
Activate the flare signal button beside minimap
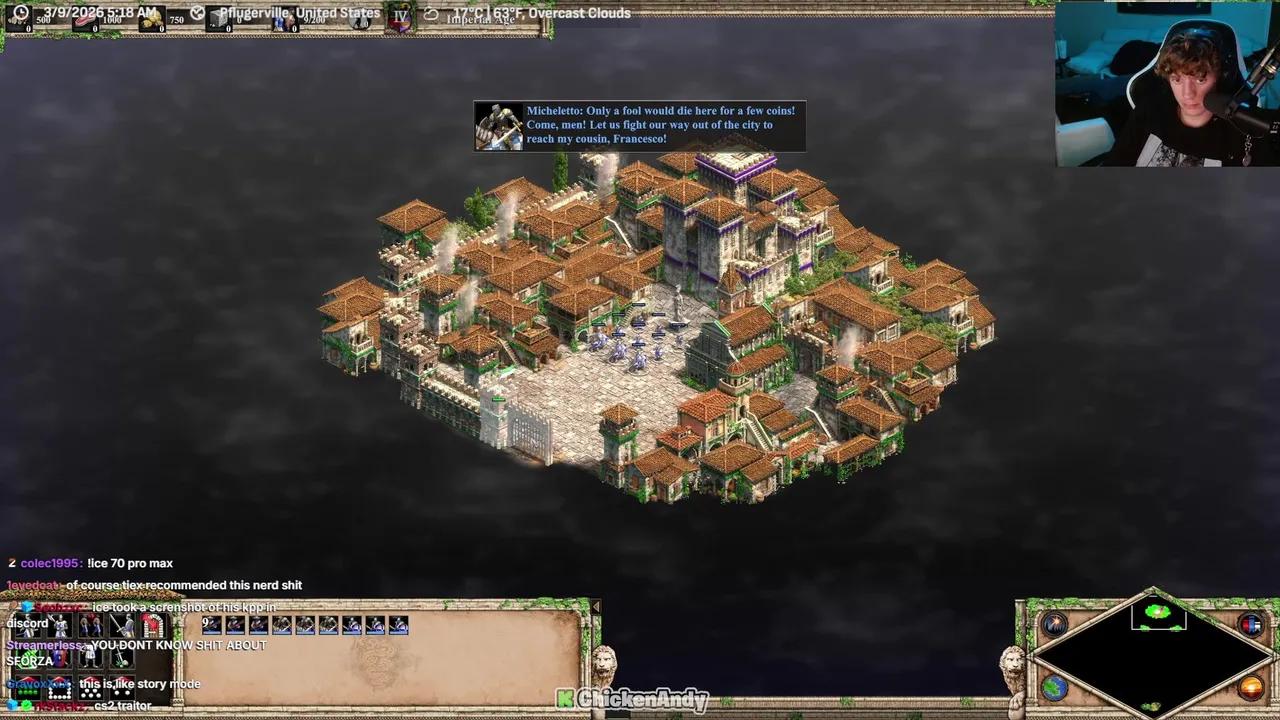pyautogui.click(x=1055, y=625)
